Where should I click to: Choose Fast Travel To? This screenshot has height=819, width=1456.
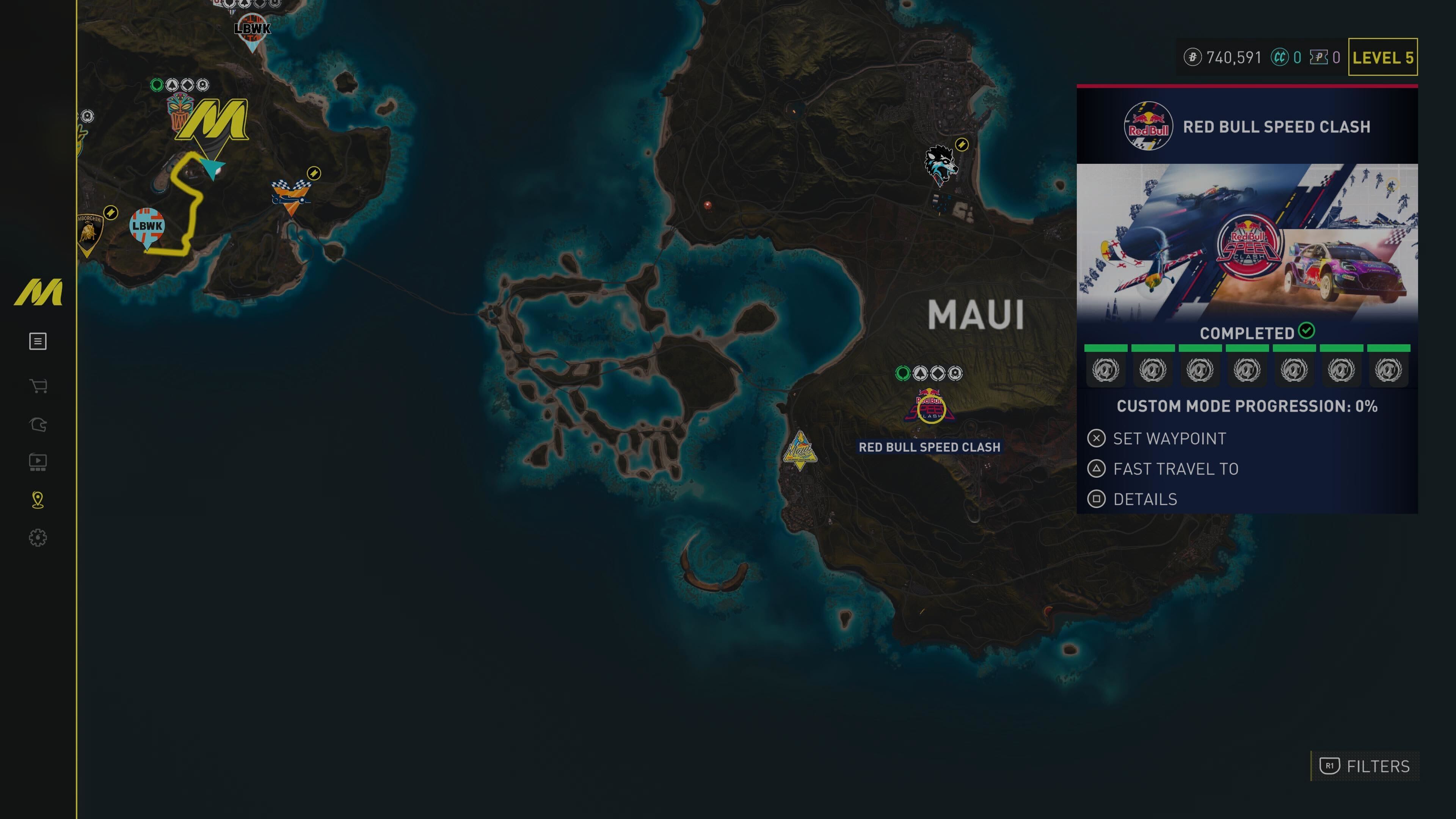tap(1175, 469)
